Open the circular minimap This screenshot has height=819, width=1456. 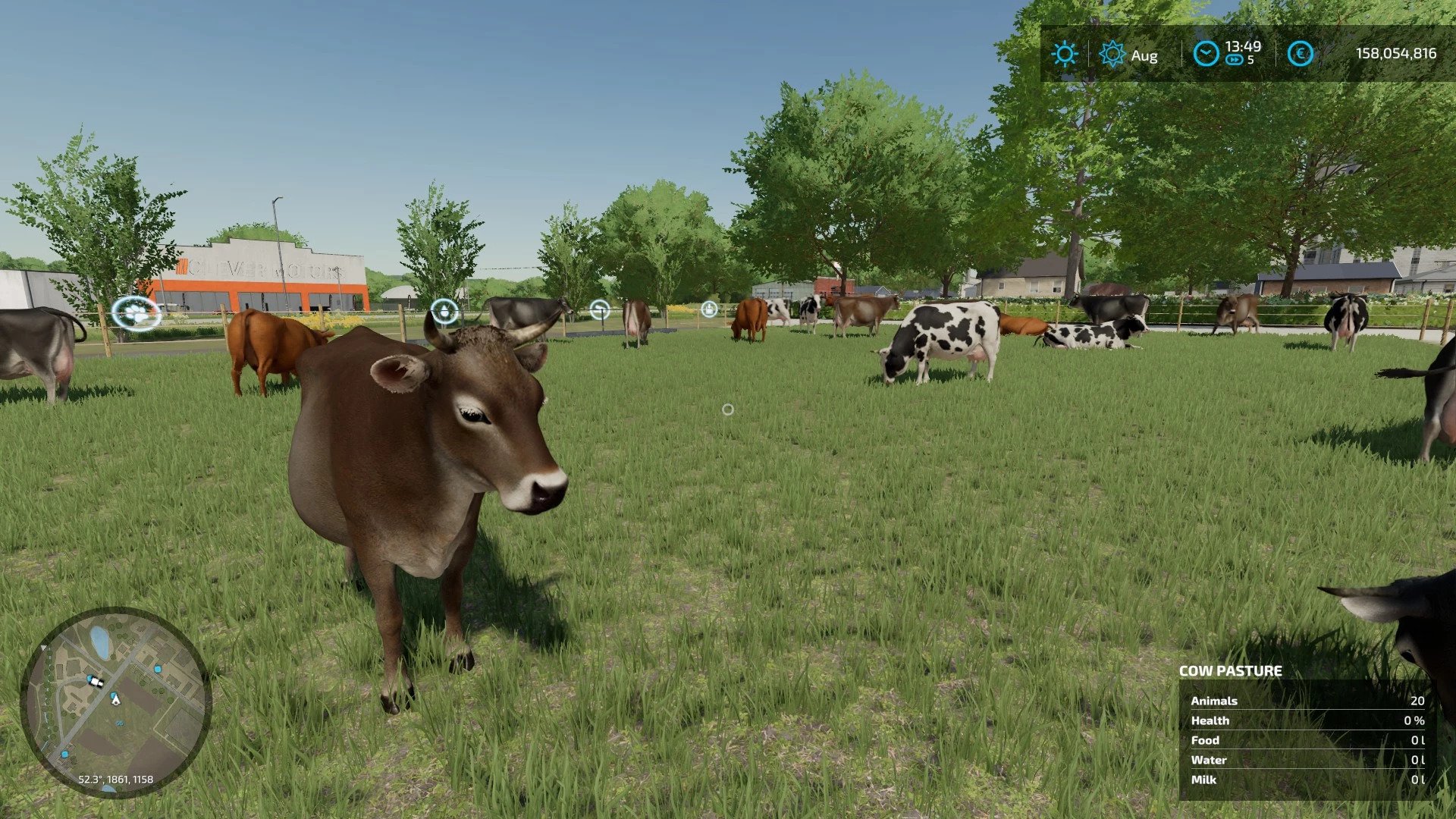(x=115, y=701)
